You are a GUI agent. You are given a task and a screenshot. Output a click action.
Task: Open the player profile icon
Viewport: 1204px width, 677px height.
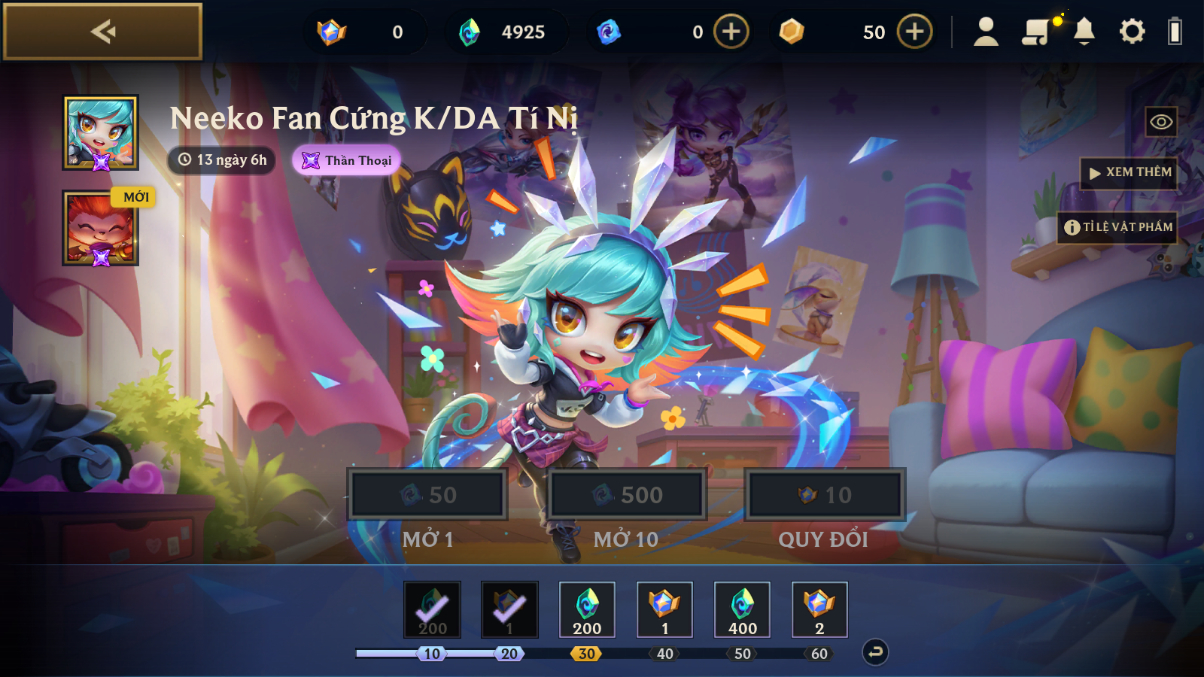(986, 32)
